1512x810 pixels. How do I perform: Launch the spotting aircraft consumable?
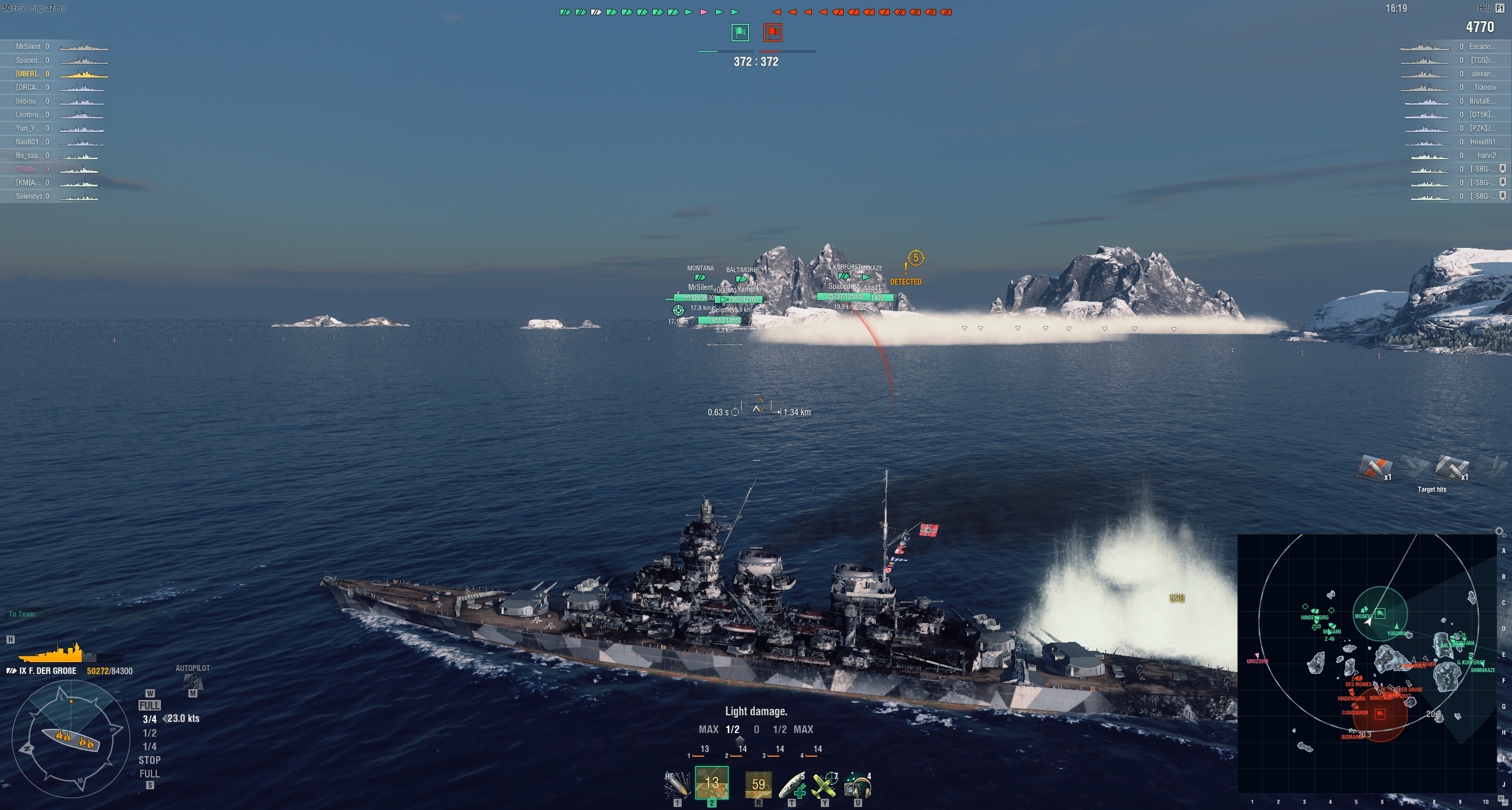825,785
